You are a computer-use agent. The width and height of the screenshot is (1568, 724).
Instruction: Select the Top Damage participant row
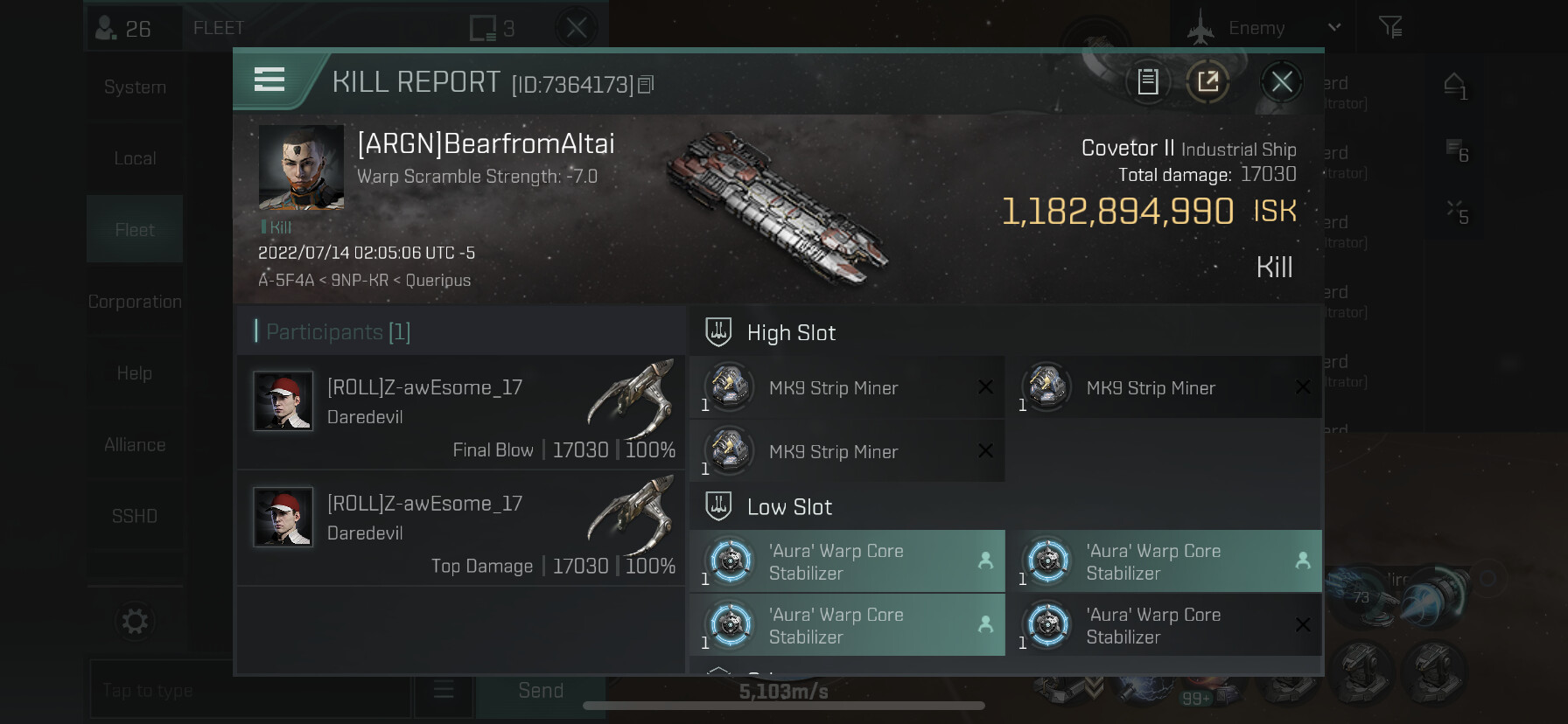[461, 528]
